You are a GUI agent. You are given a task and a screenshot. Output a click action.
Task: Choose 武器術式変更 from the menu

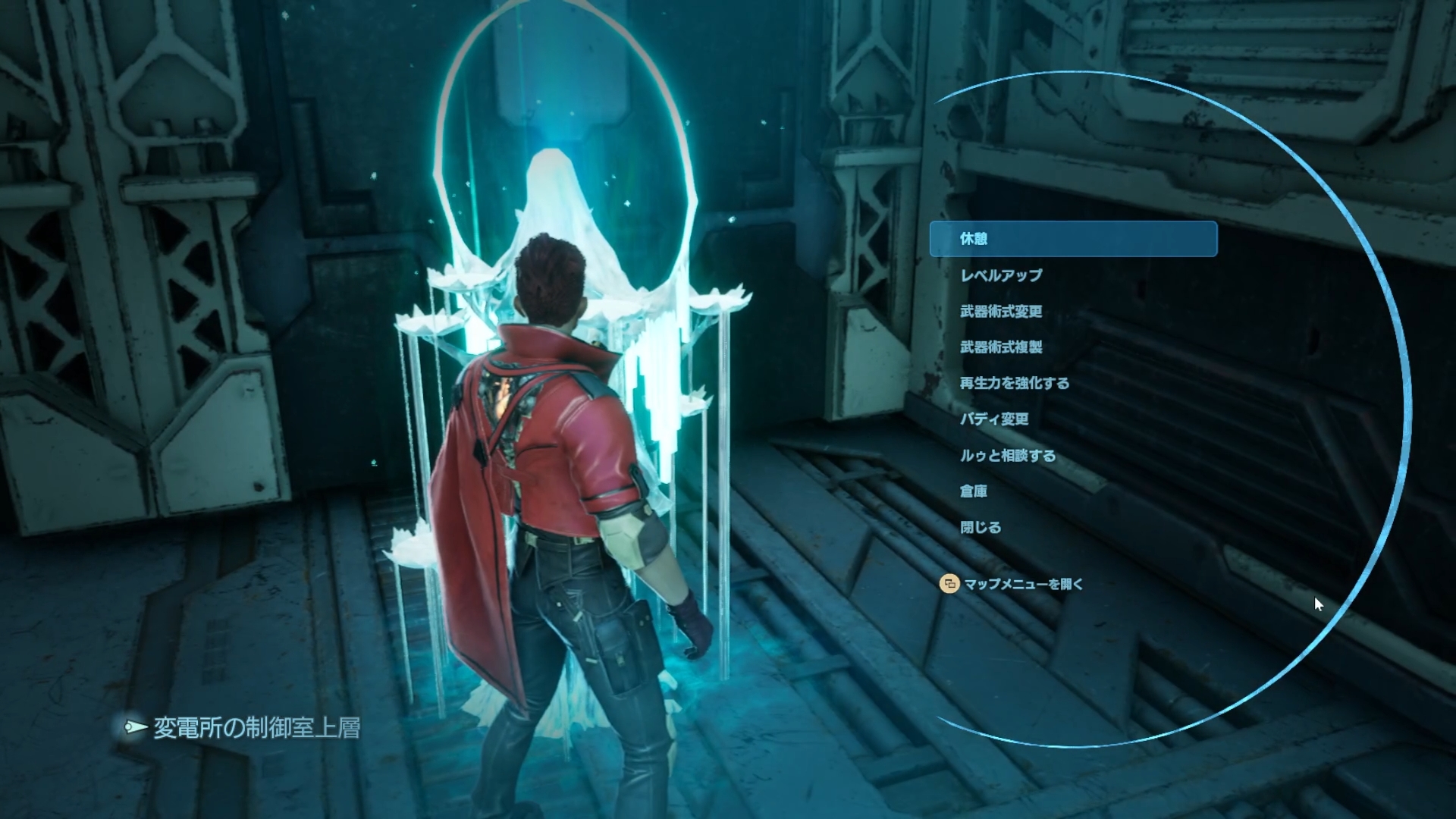click(1001, 311)
